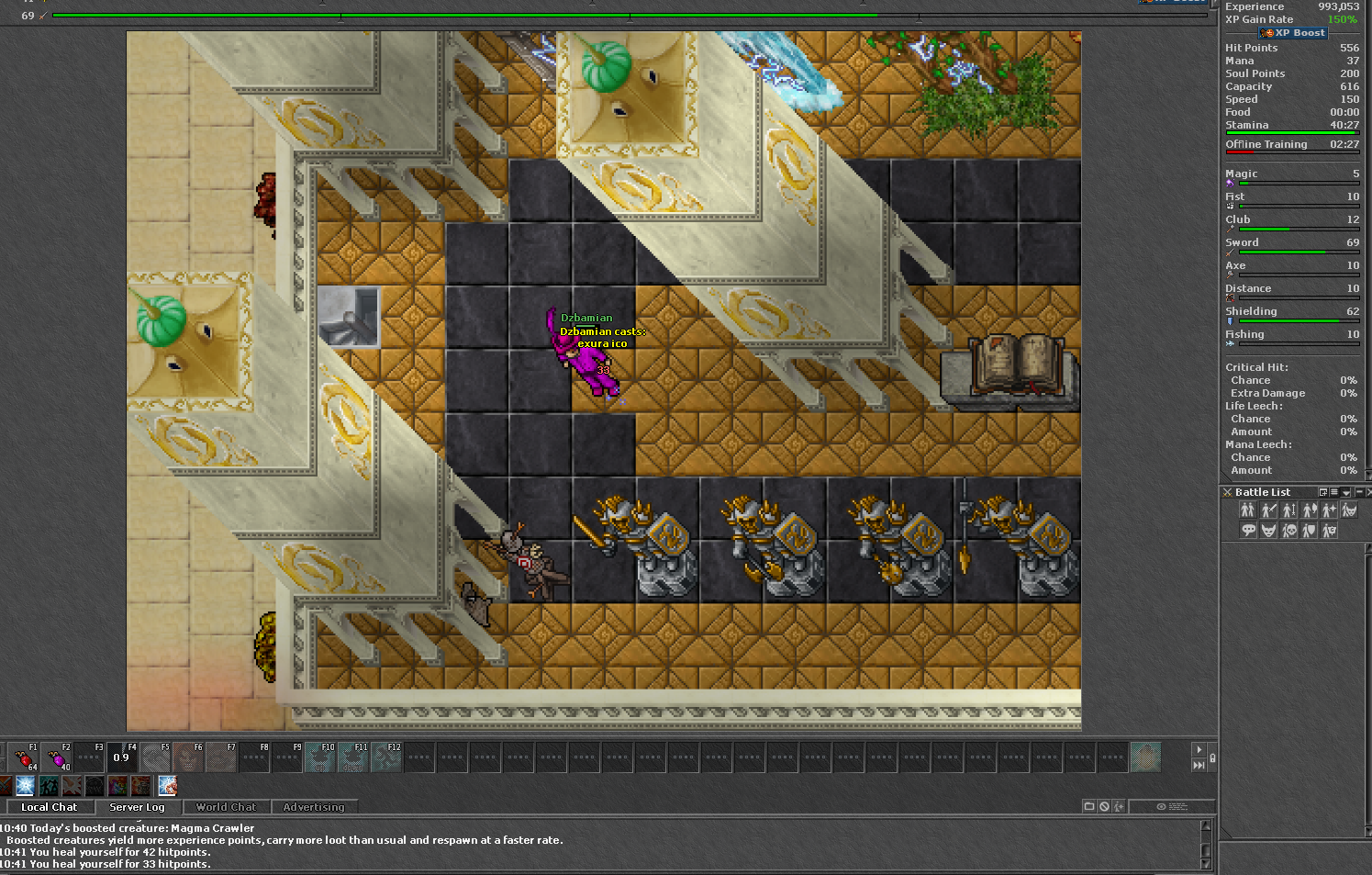The width and height of the screenshot is (1372, 875).
Task: Activate the F4 hotkey slot on cooldown
Action: (x=122, y=758)
